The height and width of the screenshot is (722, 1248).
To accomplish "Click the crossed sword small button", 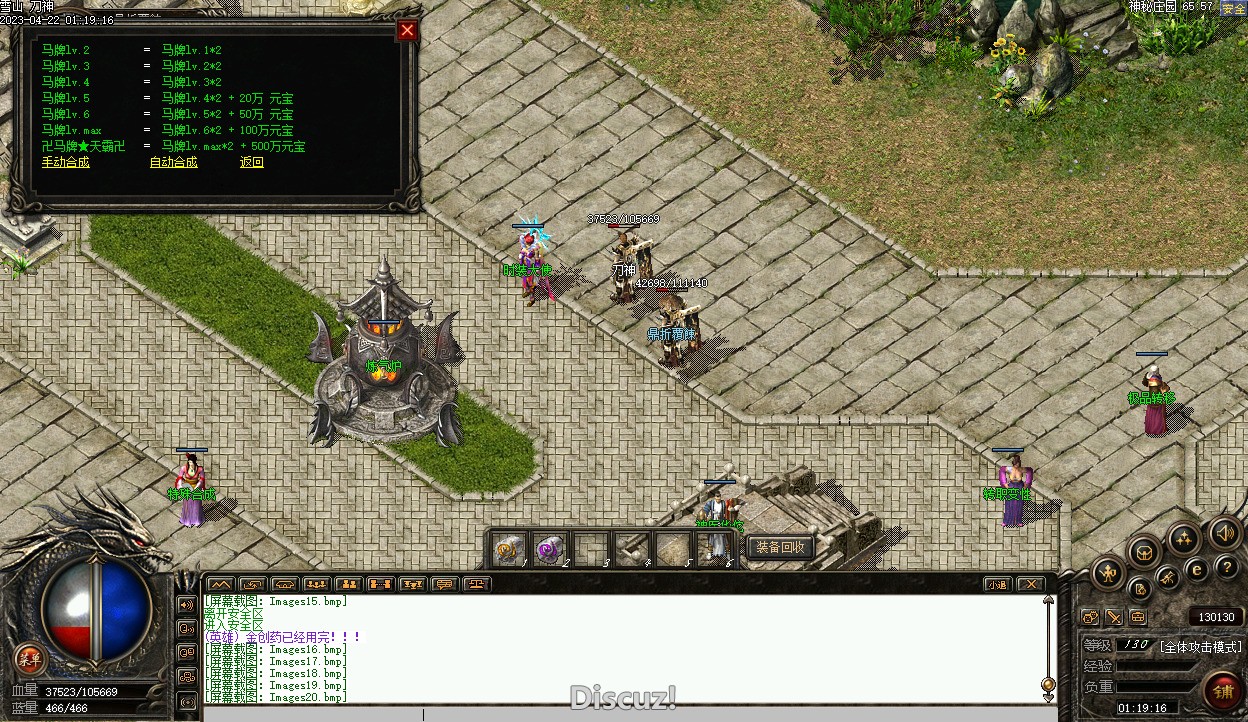I will click(1113, 618).
